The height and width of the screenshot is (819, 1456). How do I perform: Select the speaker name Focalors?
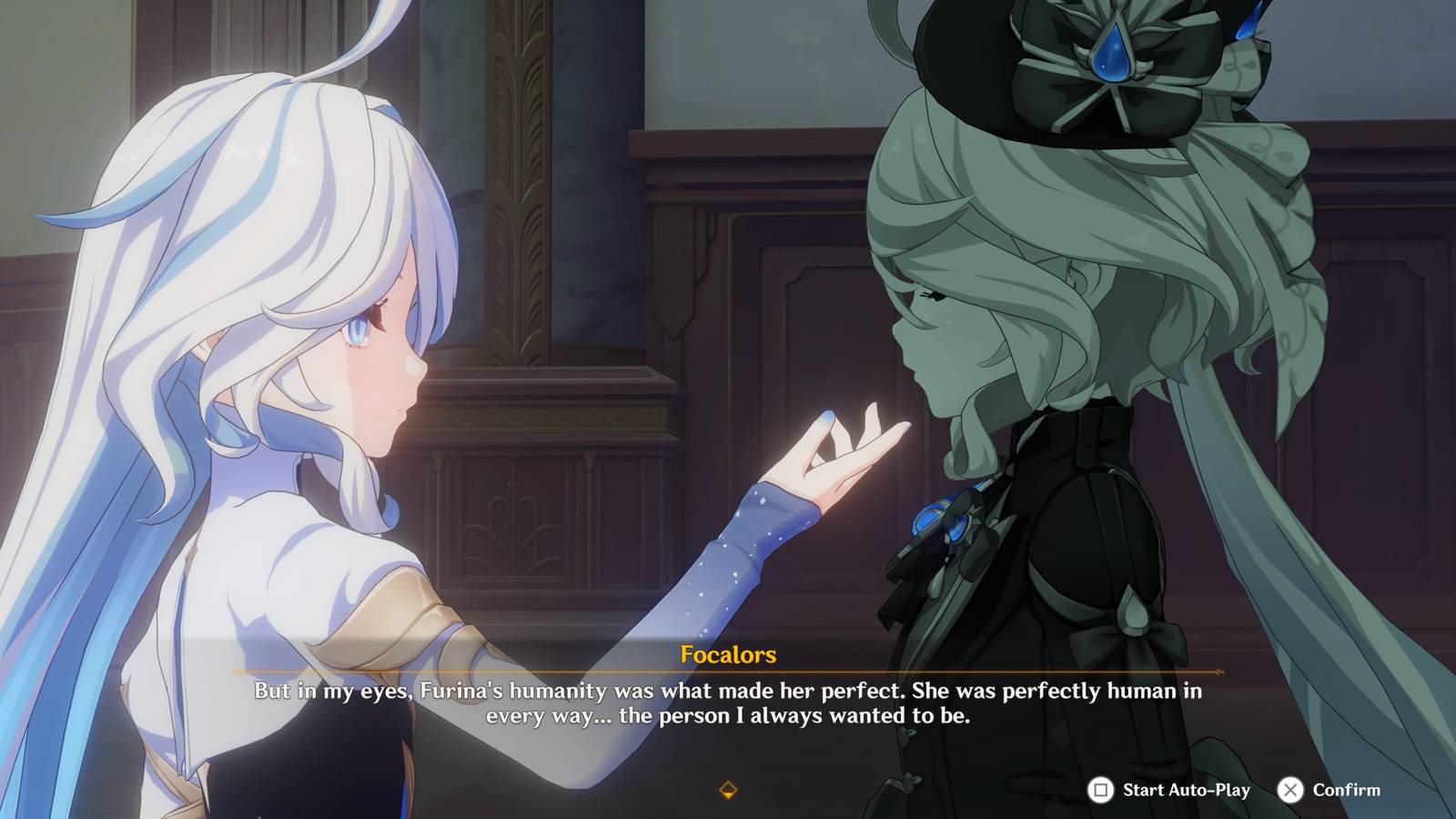pos(728,652)
